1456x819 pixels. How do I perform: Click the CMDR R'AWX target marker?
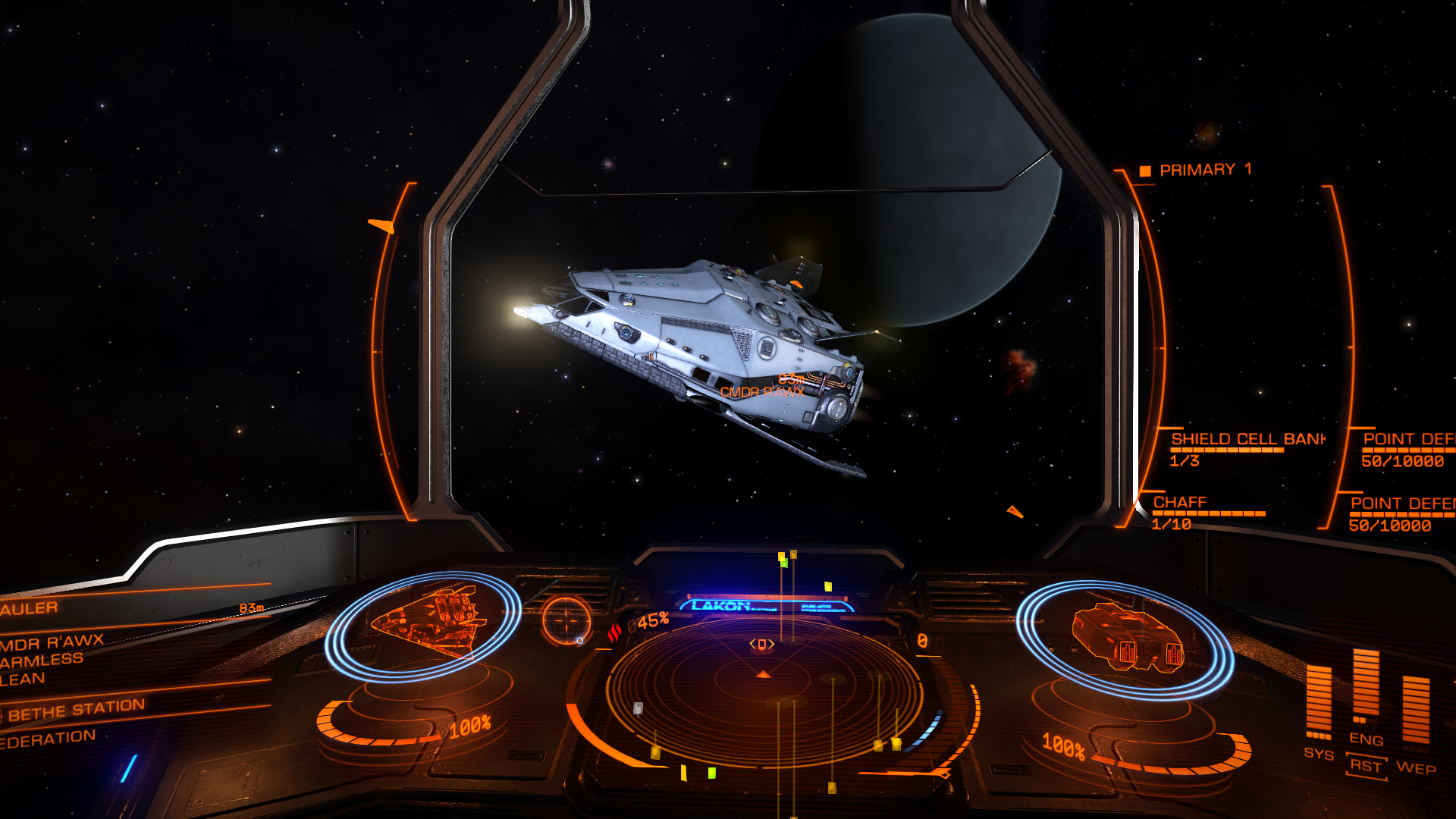[x=762, y=392]
